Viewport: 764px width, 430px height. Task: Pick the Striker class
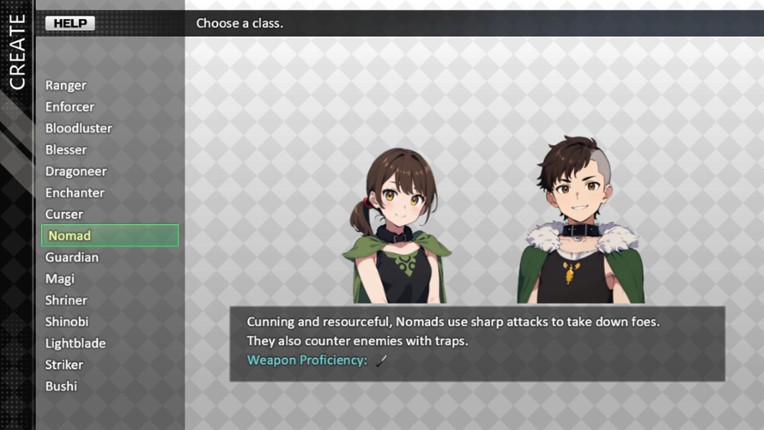64,365
